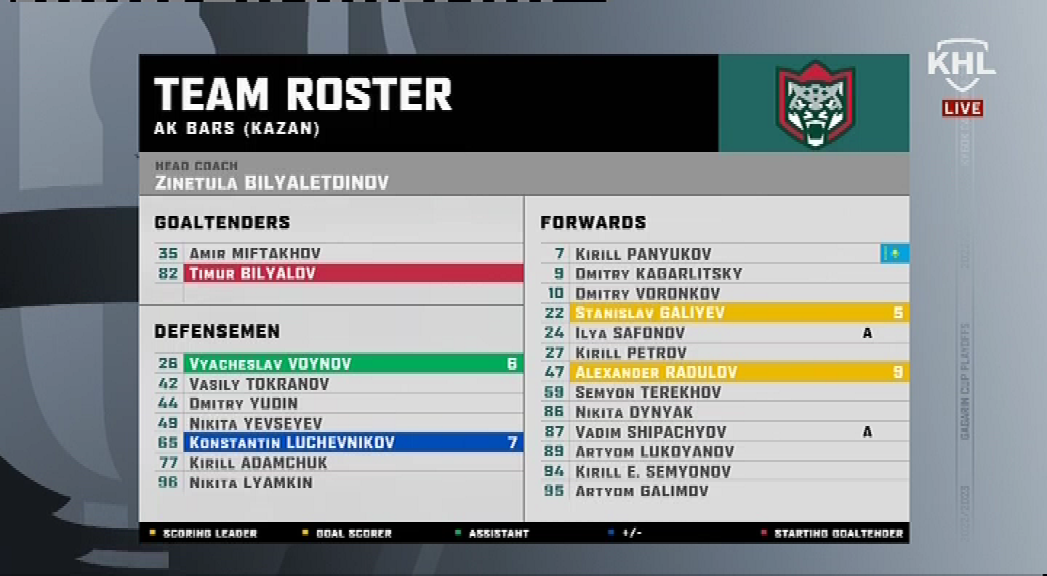This screenshot has width=1047, height=576.
Task: Click the Ak Bars snow leopard logo
Action: 814,104
